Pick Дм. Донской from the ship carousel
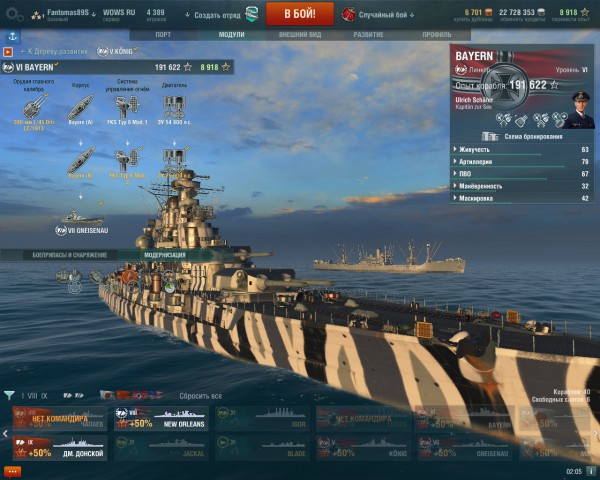This screenshot has width=600, height=480. (60, 447)
